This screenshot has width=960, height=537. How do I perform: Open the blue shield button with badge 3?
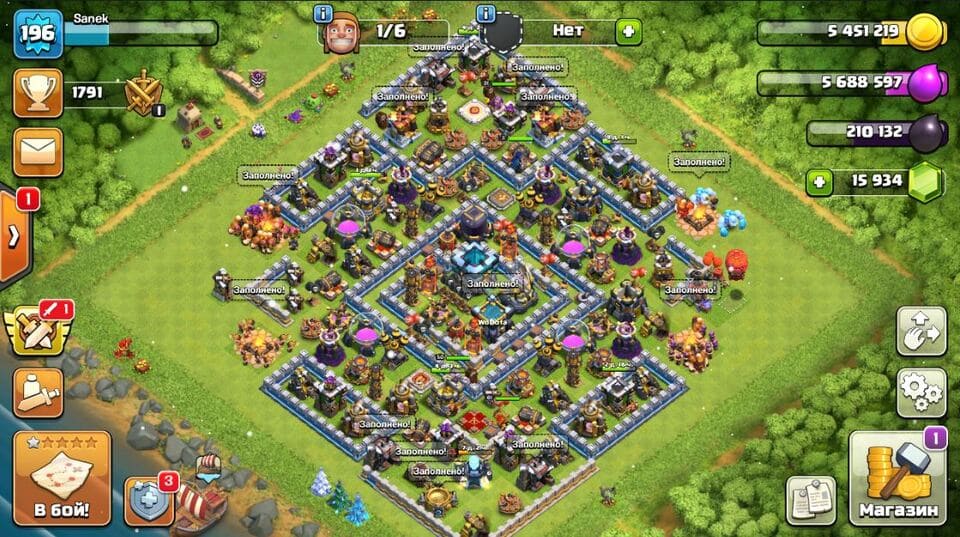click(148, 500)
